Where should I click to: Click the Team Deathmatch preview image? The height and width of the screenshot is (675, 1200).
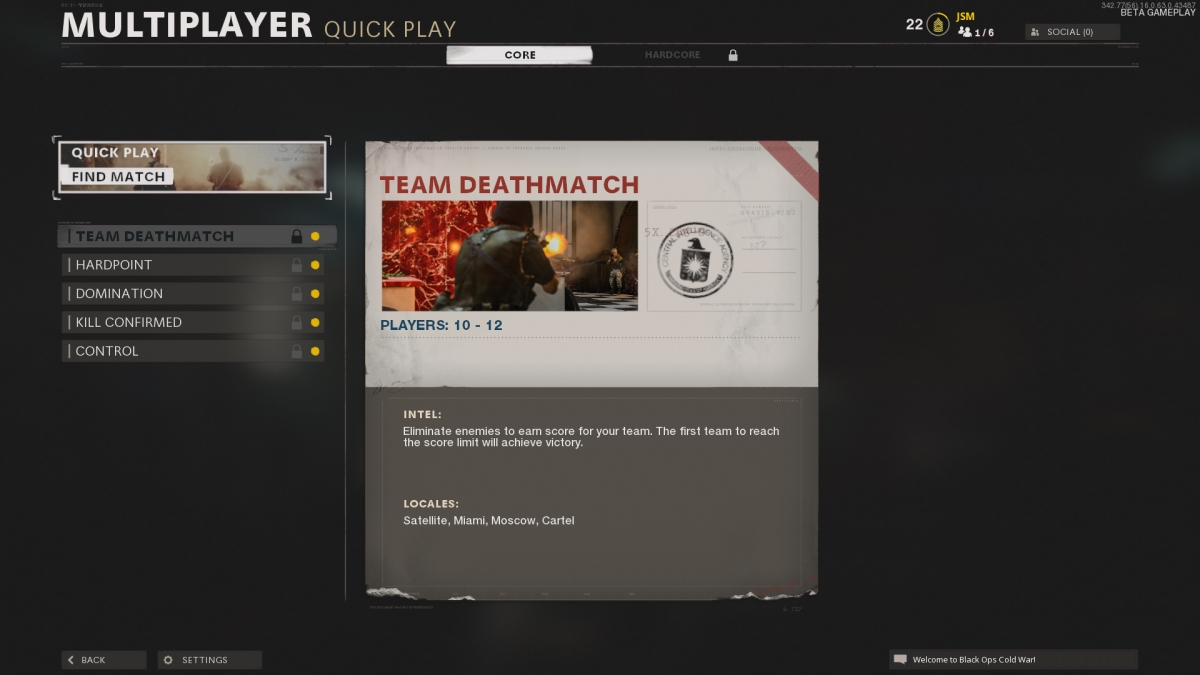509,256
